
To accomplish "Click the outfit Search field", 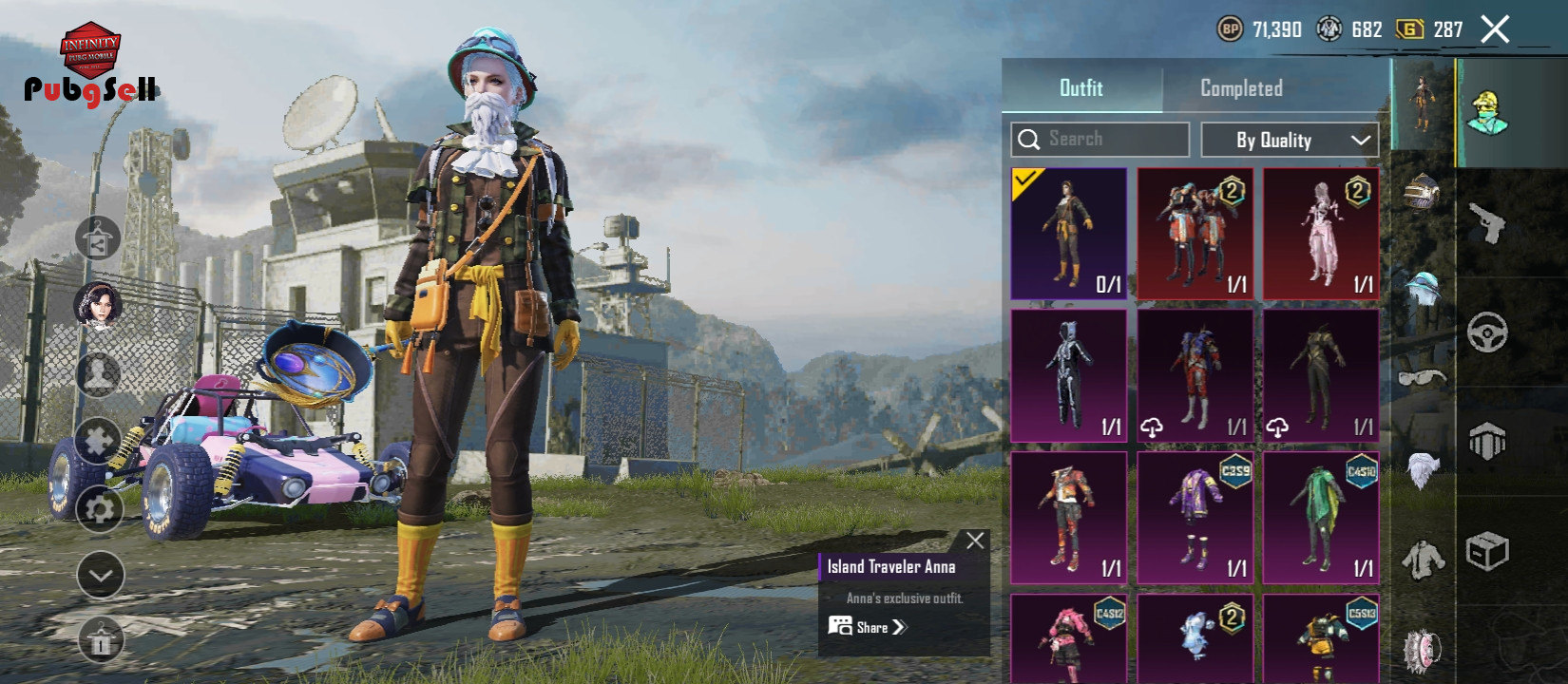I will pyautogui.click(x=1100, y=140).
